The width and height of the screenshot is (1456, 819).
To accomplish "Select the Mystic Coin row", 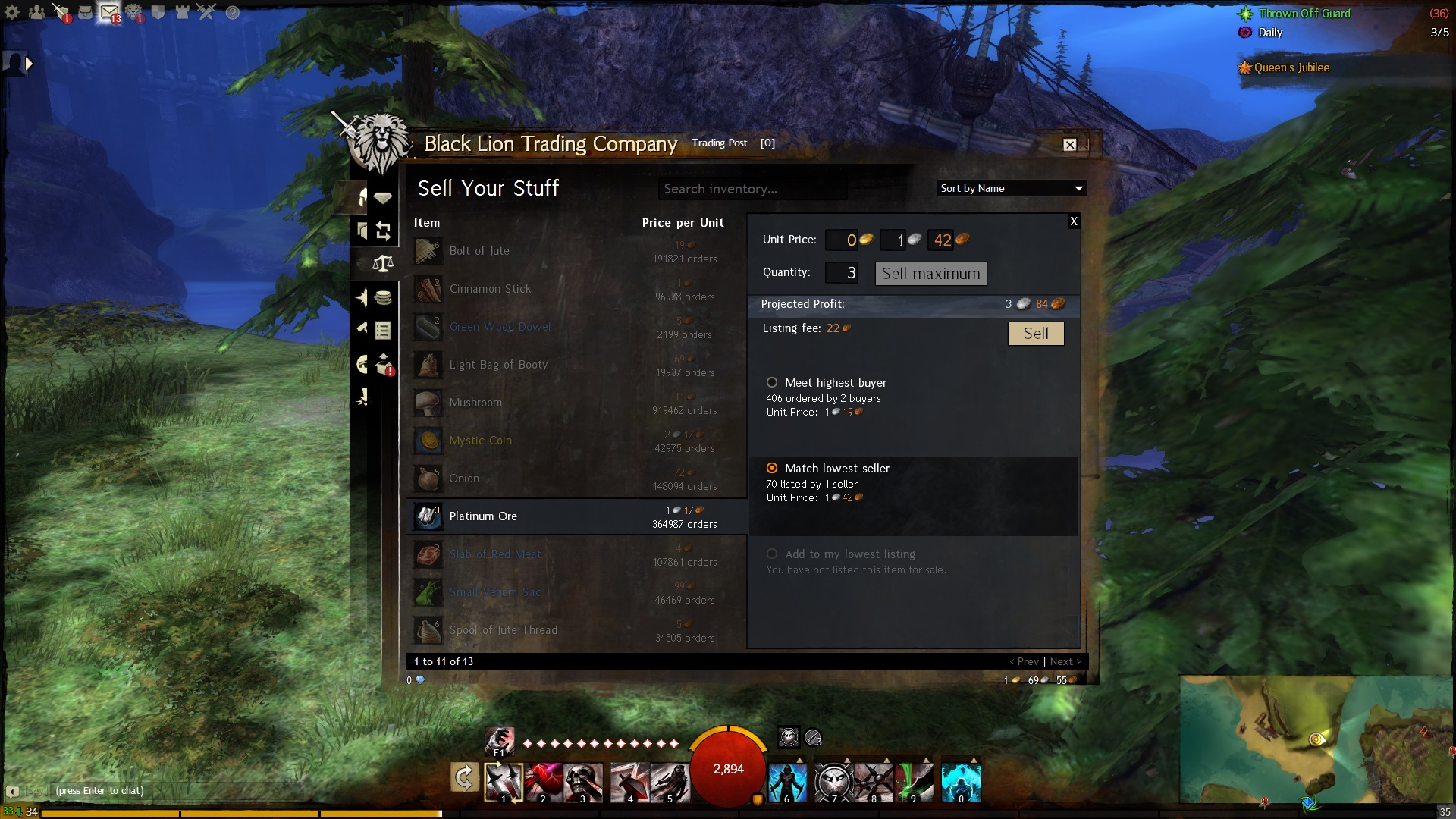I will [480, 441].
